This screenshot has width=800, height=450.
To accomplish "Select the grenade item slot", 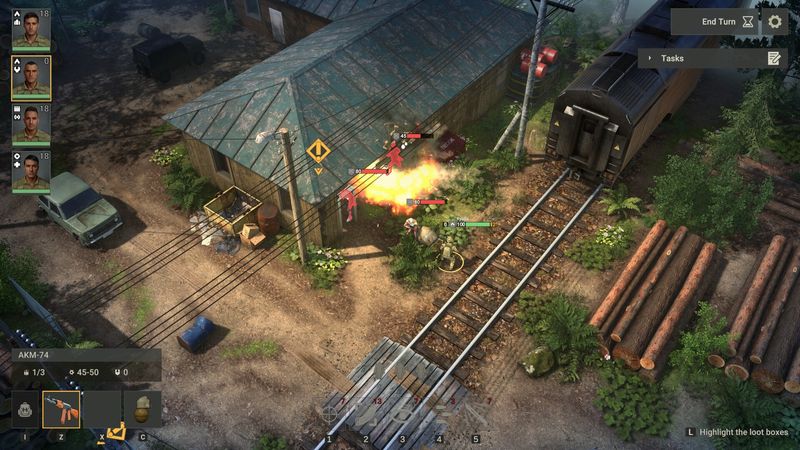I will pyautogui.click(x=142, y=409).
